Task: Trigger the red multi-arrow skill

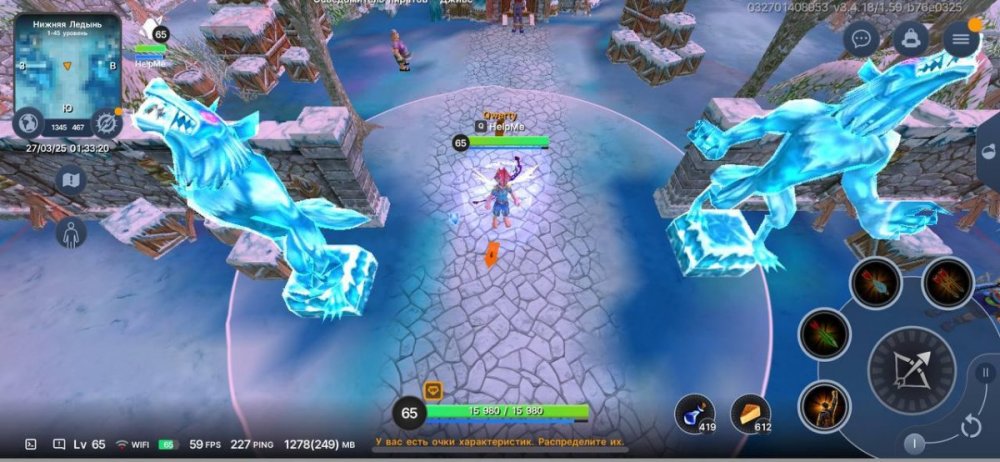Action: coord(947,283)
